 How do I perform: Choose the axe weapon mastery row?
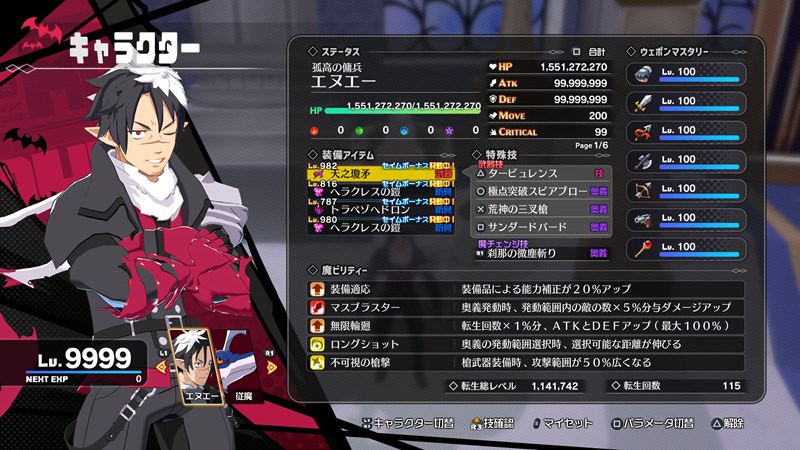[686, 161]
